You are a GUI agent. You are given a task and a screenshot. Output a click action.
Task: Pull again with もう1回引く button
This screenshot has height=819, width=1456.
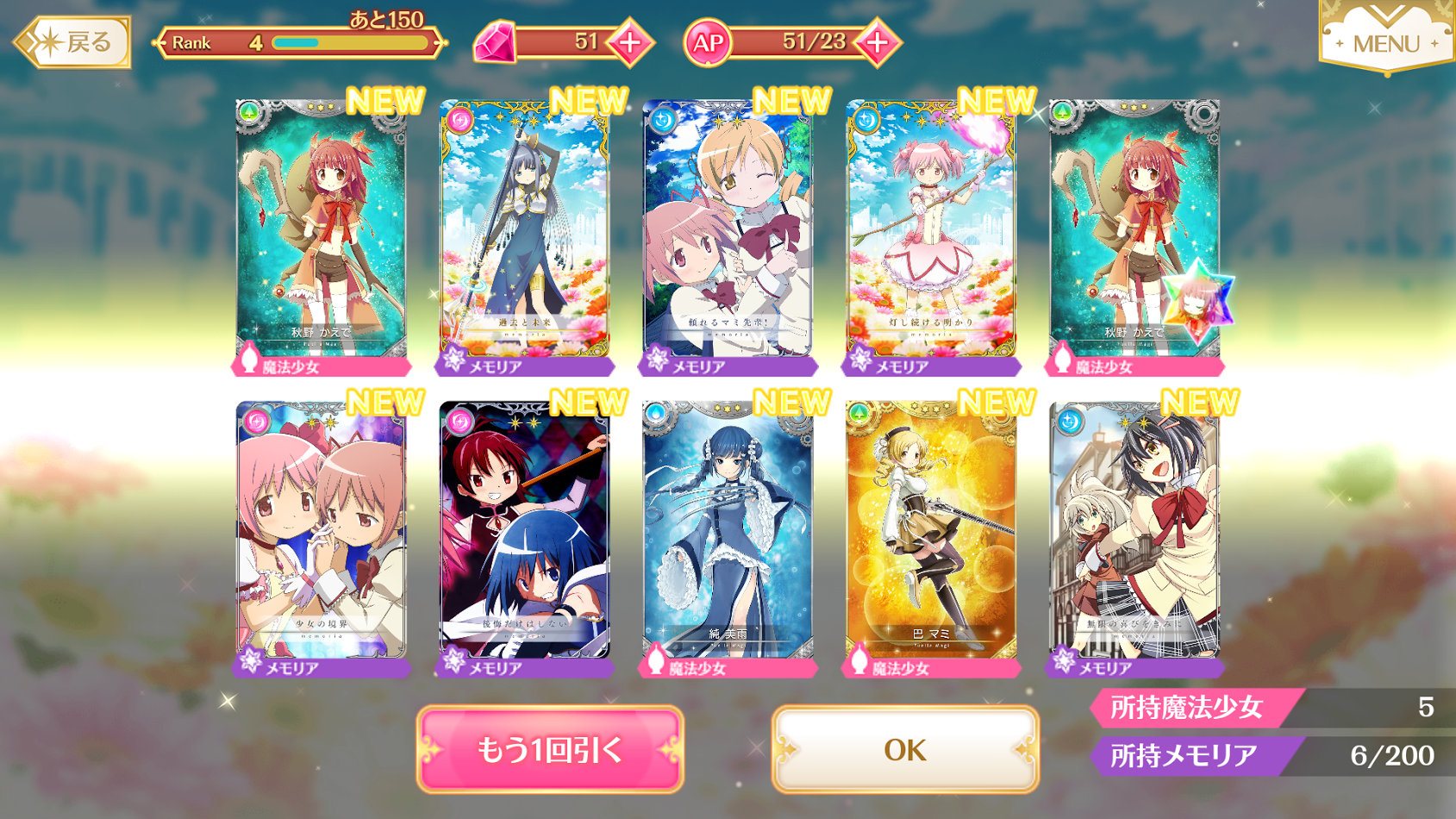coord(550,749)
